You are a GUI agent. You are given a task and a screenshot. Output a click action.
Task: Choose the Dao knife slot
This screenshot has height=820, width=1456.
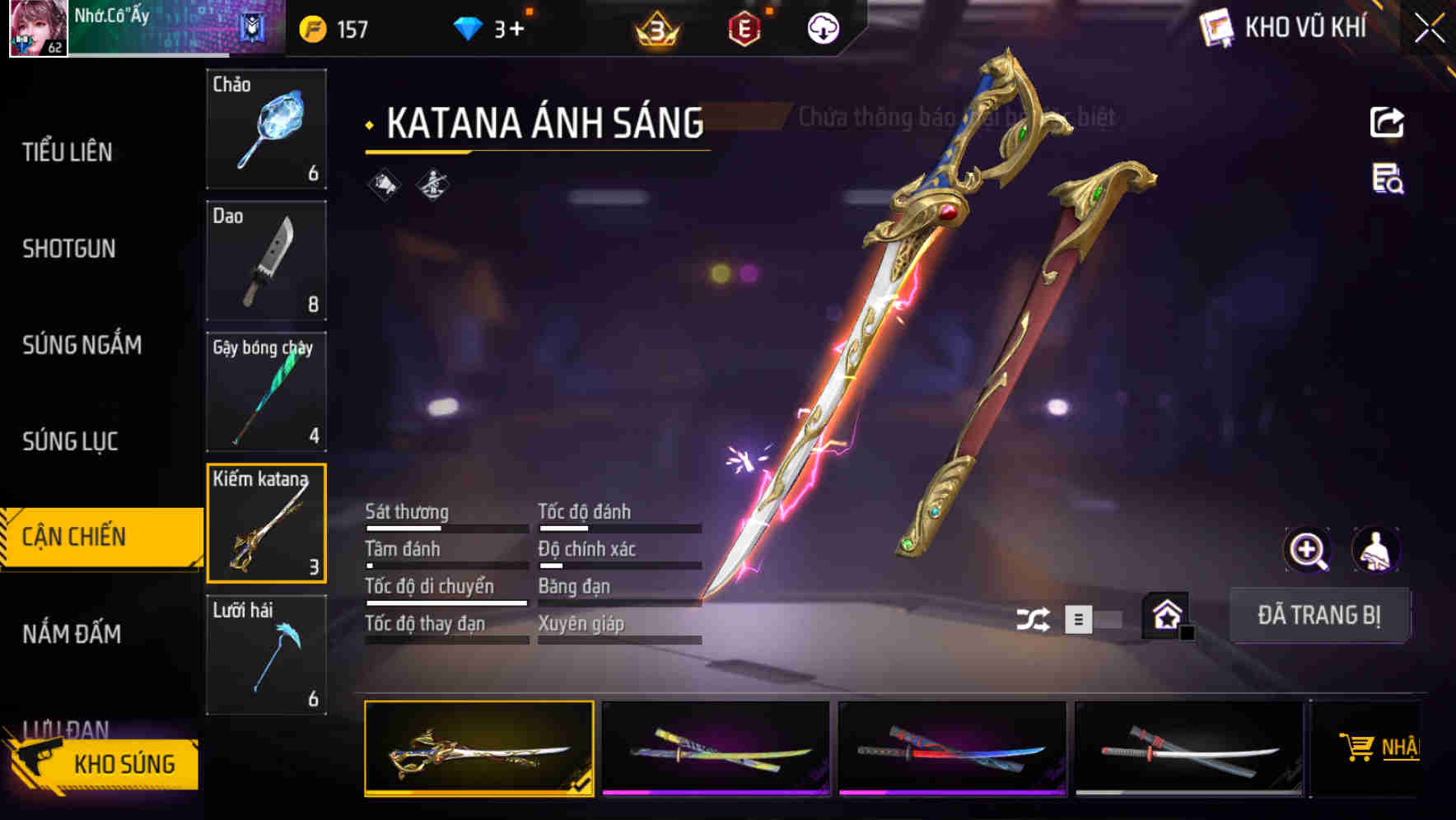pyautogui.click(x=266, y=260)
